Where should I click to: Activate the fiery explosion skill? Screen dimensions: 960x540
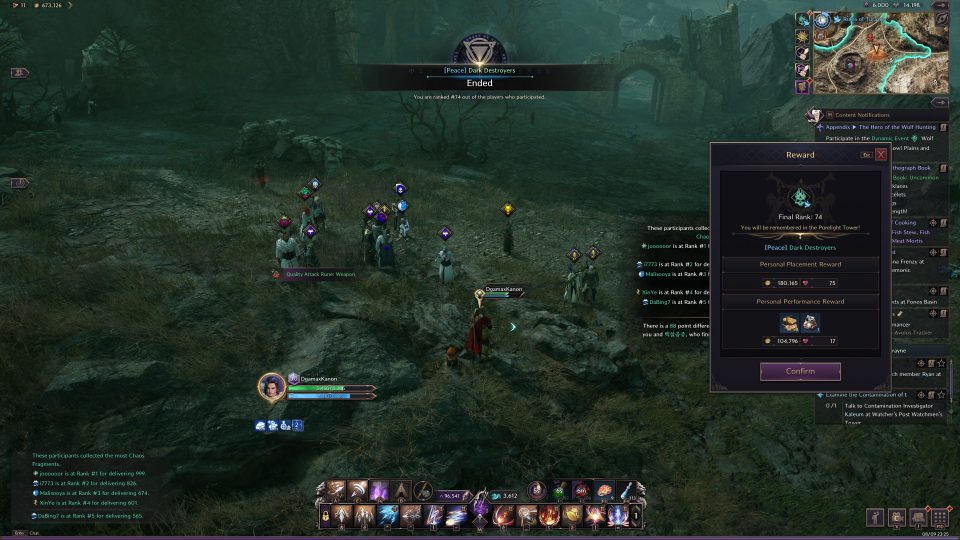545,516
